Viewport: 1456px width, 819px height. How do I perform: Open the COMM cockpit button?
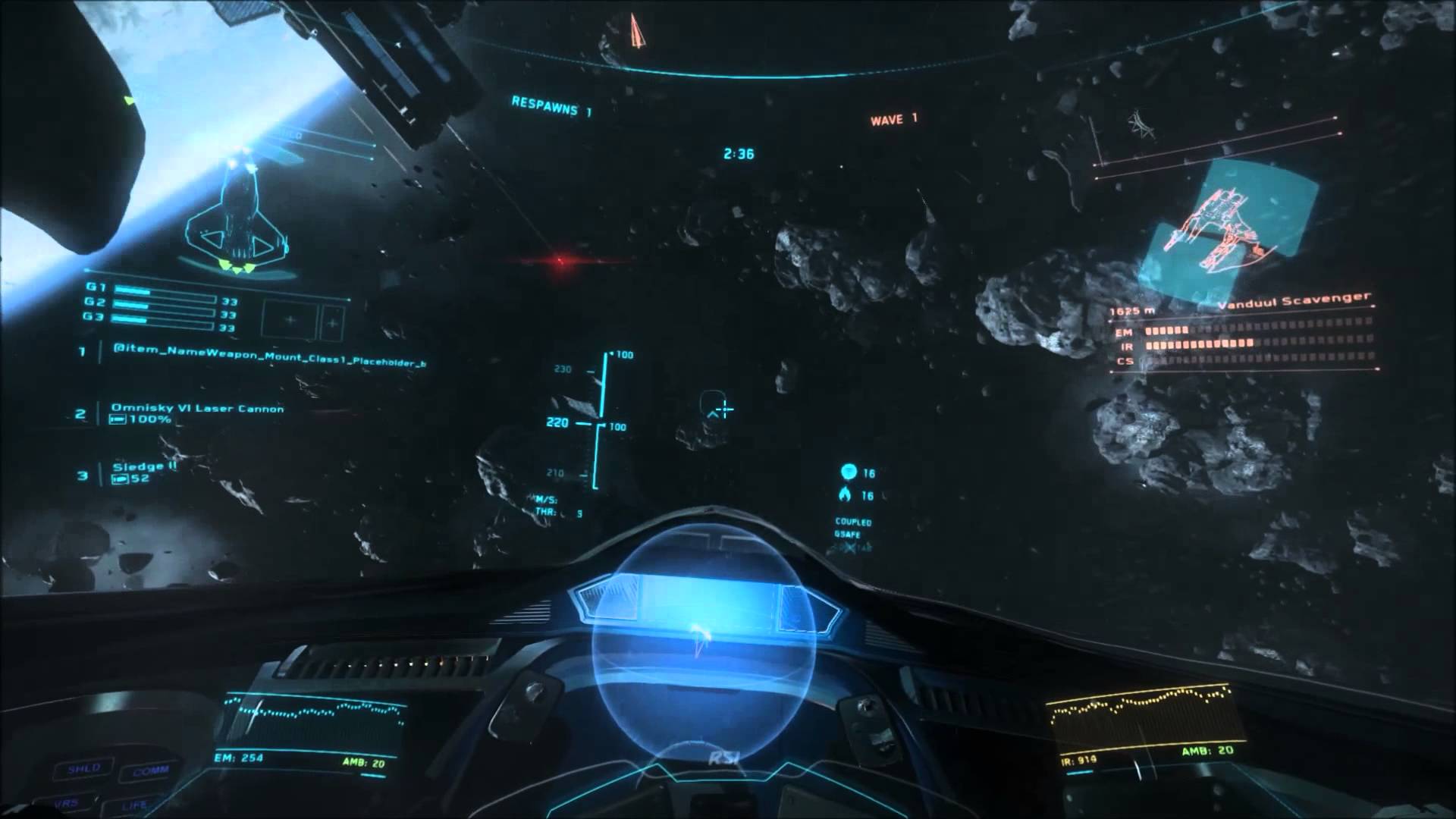151,772
